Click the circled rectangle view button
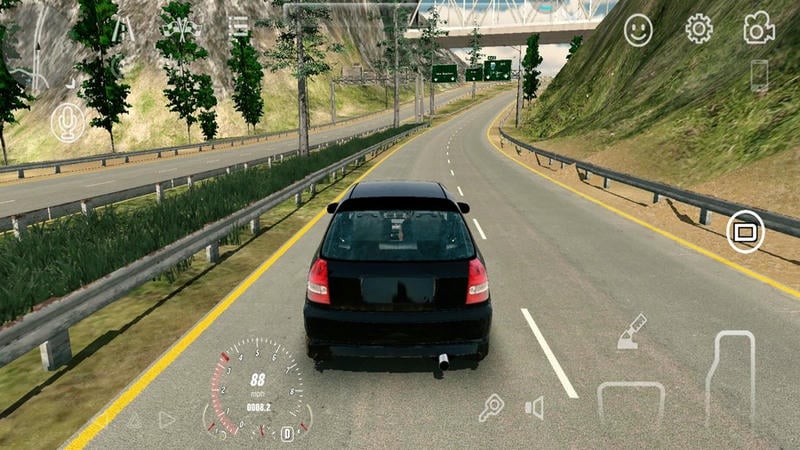Viewport: 800px width, 450px height. pyautogui.click(x=745, y=232)
